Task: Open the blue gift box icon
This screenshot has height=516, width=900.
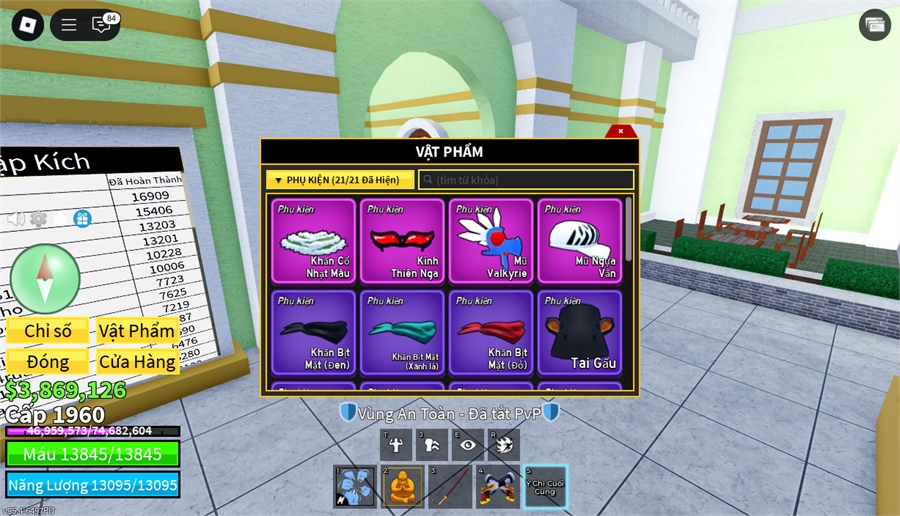Action: tap(82, 218)
